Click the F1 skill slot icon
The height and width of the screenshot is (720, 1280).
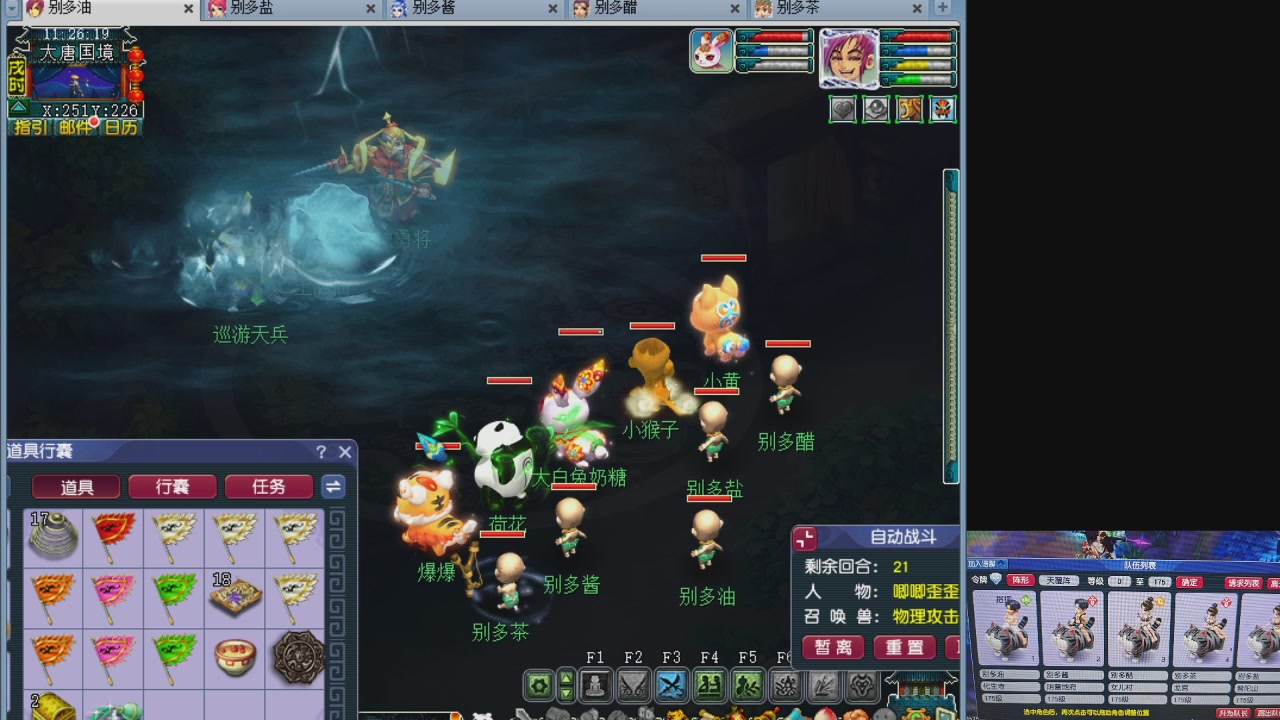pyautogui.click(x=596, y=684)
